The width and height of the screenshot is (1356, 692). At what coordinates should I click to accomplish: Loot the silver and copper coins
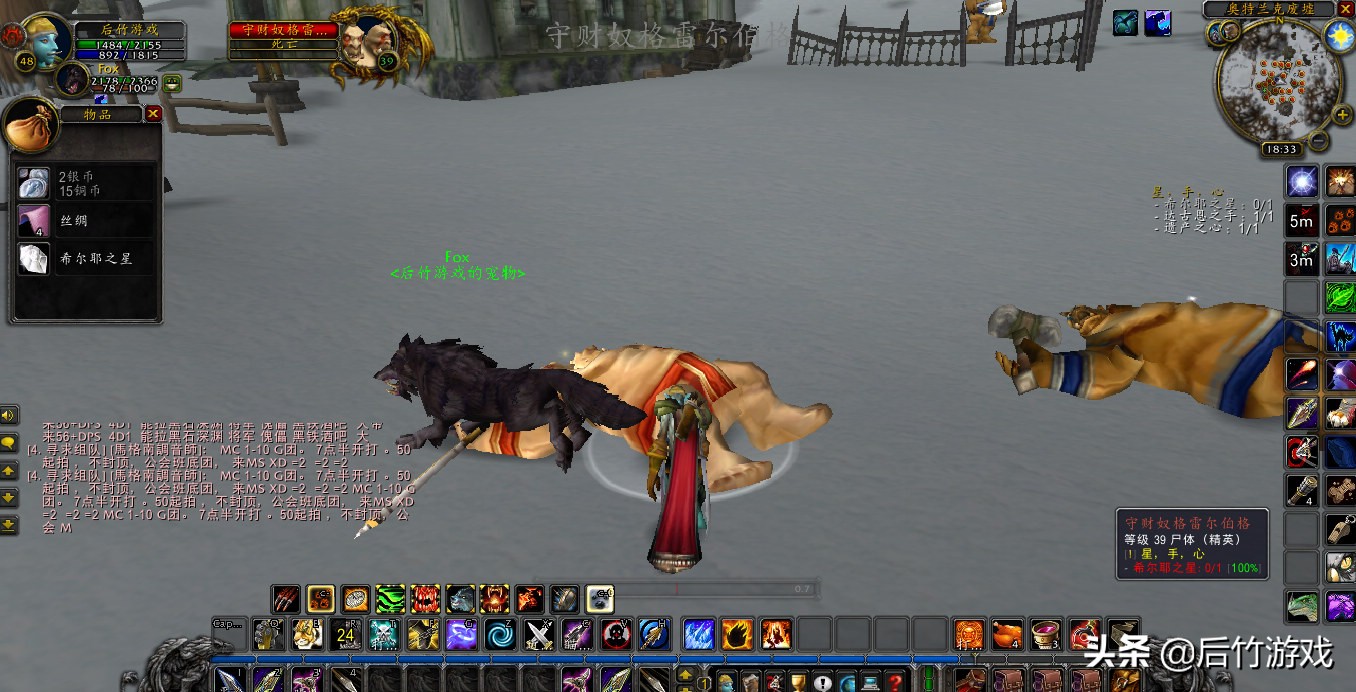coord(33,183)
